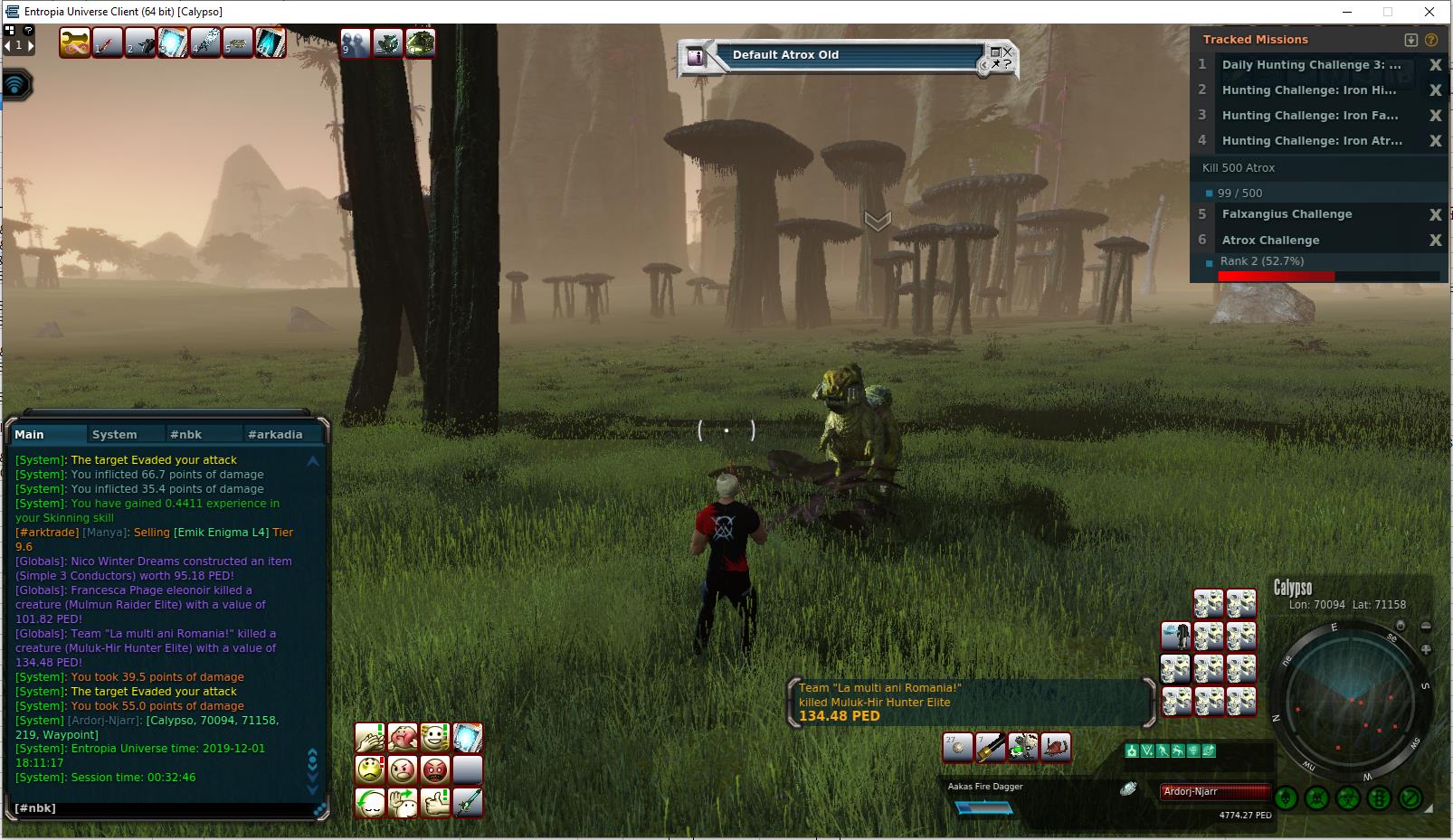Viewport: 1453px width, 840px height.
Task: Use the wrench and infinity tool slot
Action: pyautogui.click(x=75, y=42)
